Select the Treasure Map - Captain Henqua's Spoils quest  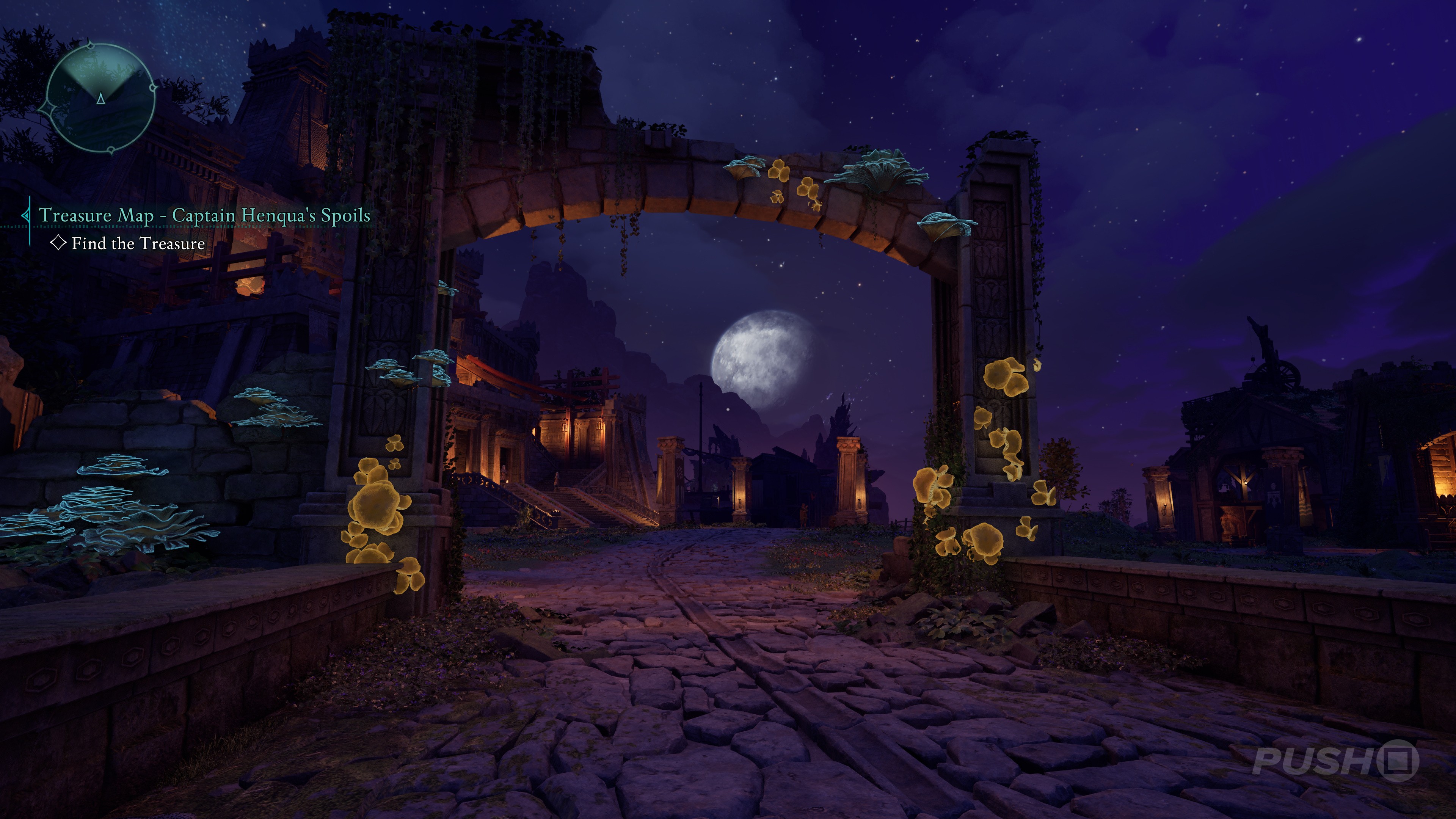pyautogui.click(x=204, y=215)
